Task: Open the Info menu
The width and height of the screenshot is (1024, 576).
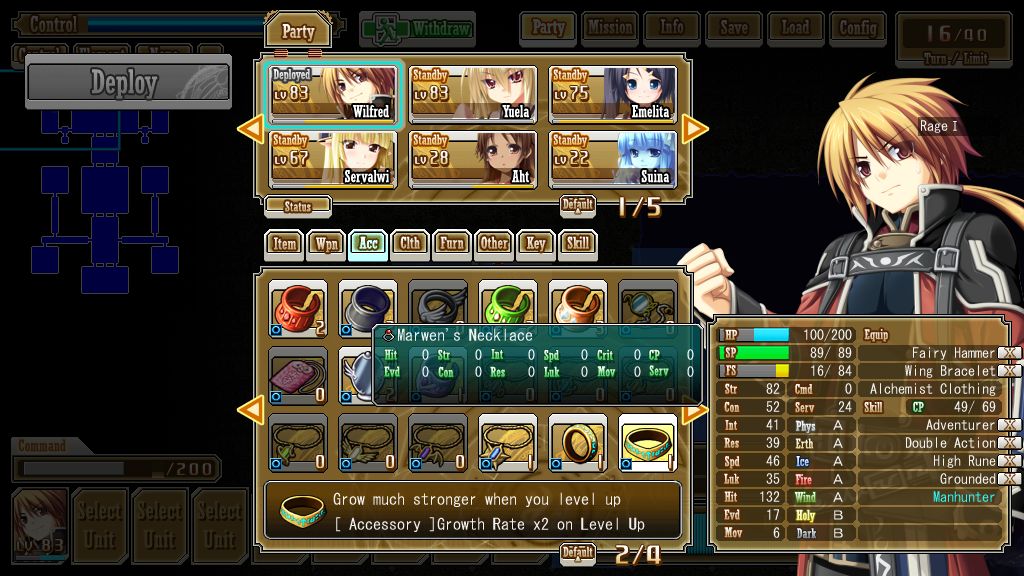Action: coord(671,28)
